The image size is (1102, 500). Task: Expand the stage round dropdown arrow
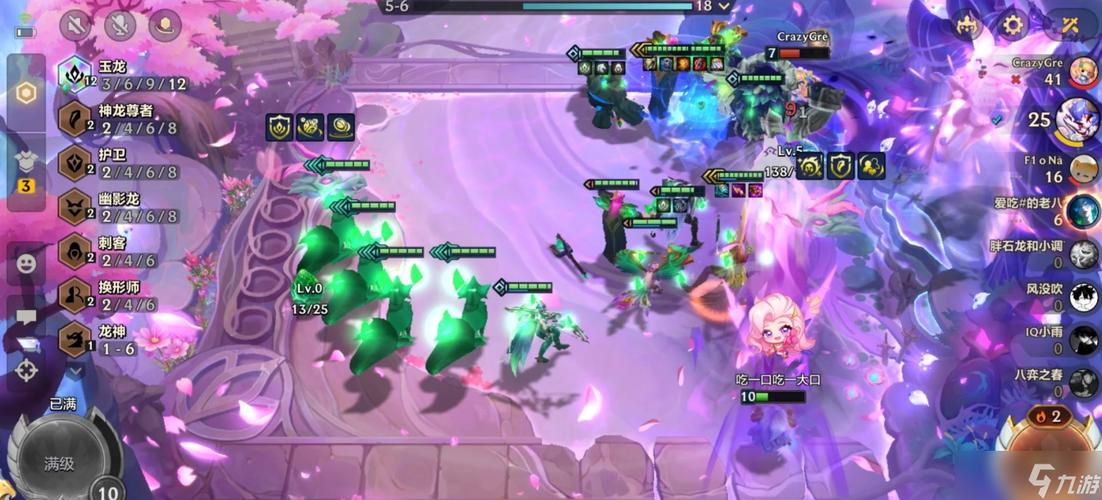pos(724,6)
